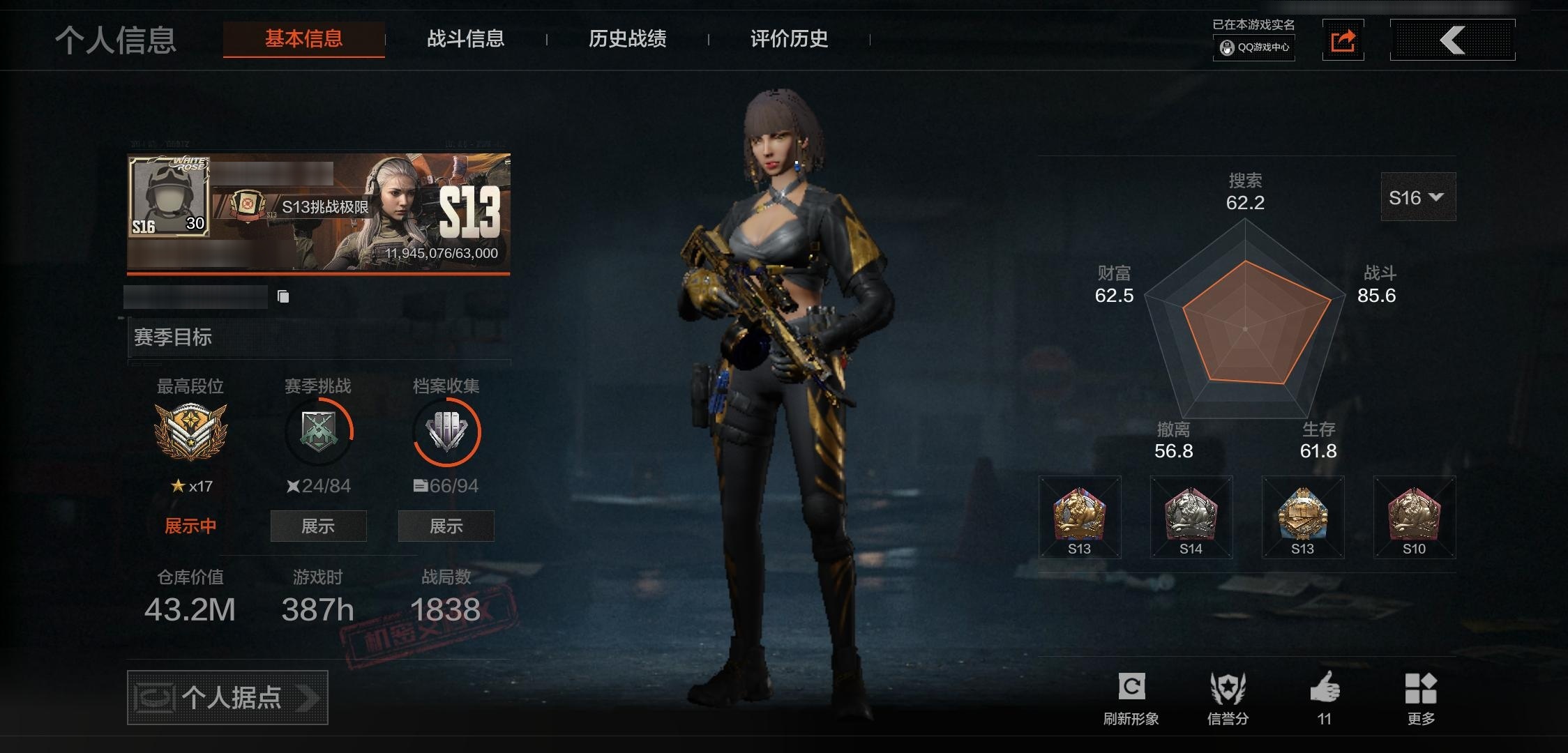This screenshot has height=753, width=1568.
Task: Open the 信誉分 credit score icon
Action: point(1229,687)
